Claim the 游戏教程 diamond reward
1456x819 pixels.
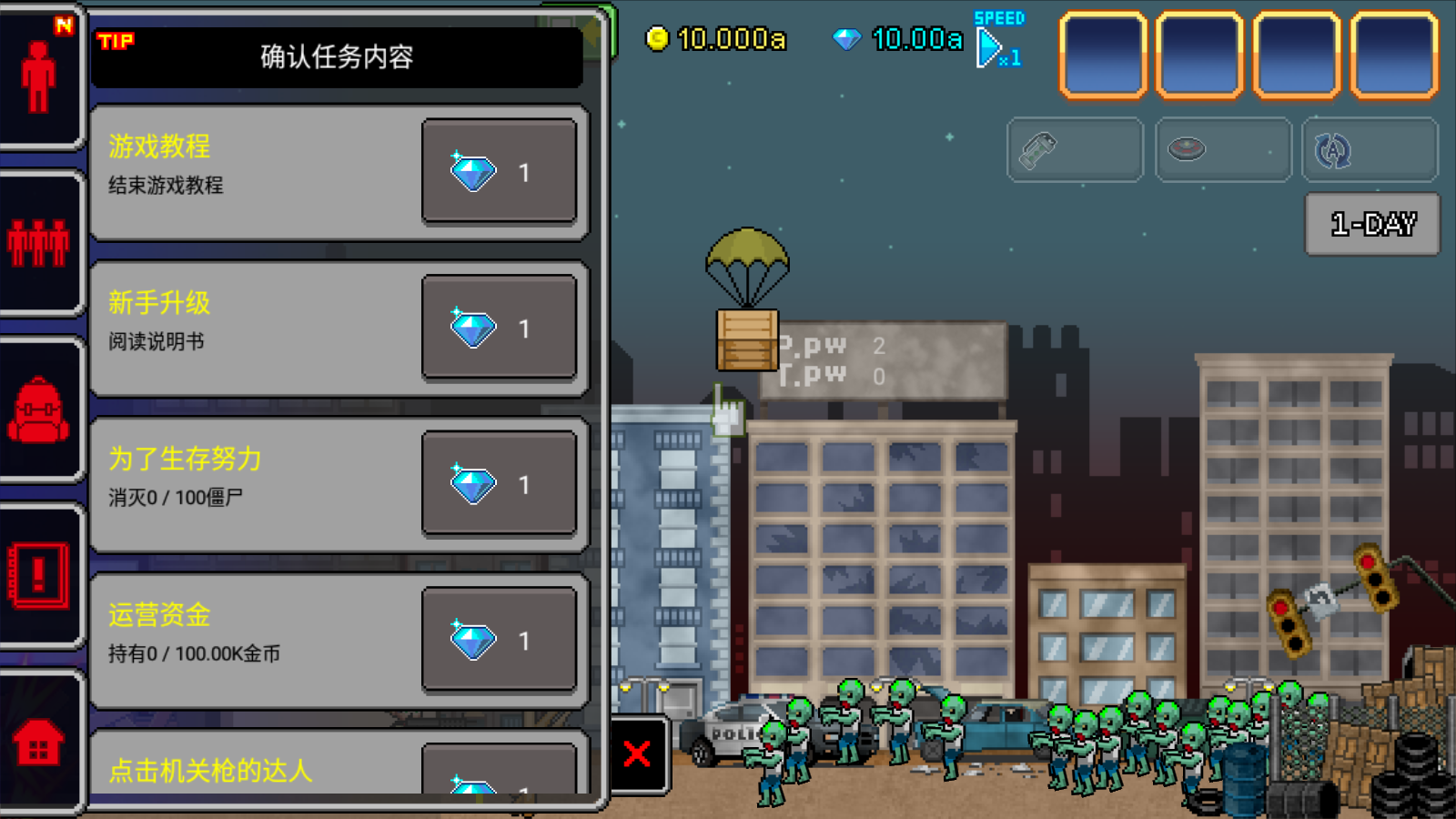point(499,171)
